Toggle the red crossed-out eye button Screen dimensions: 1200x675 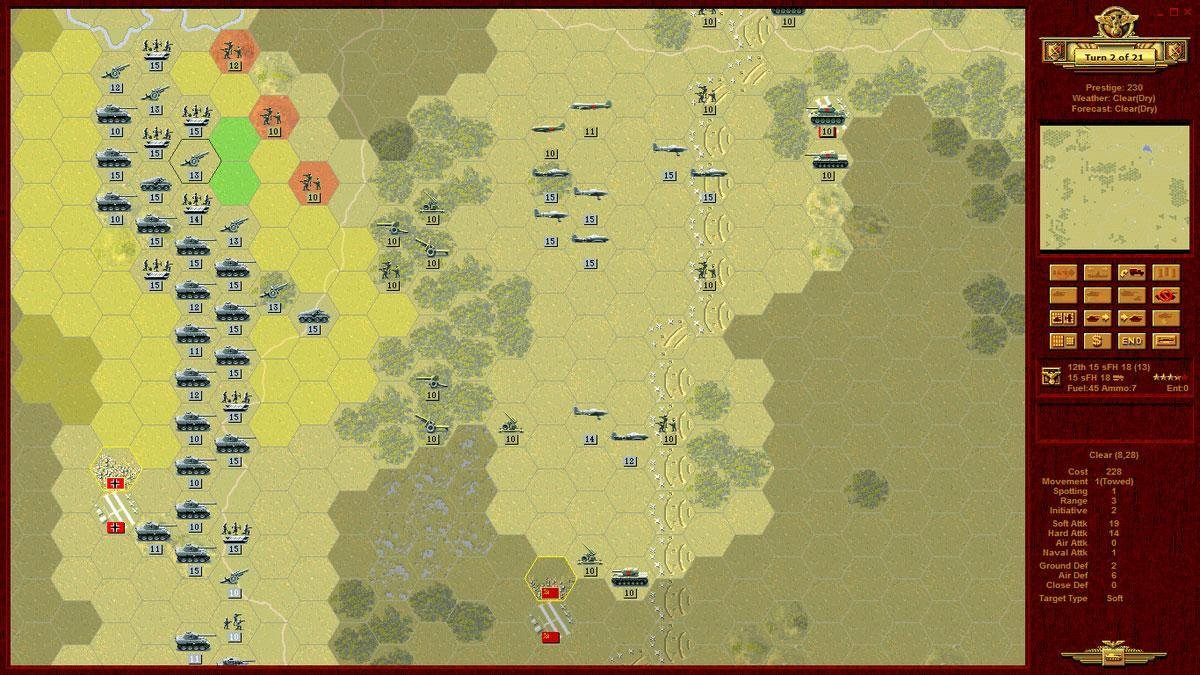[1166, 295]
